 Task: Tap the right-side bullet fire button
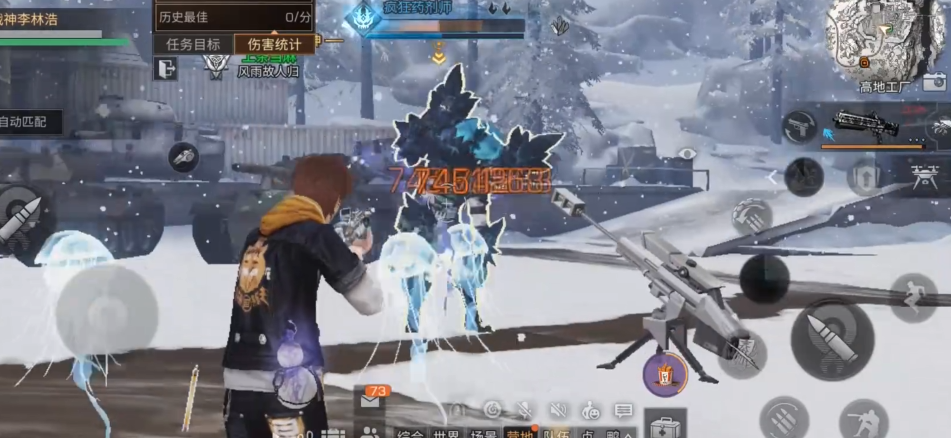(x=832, y=338)
